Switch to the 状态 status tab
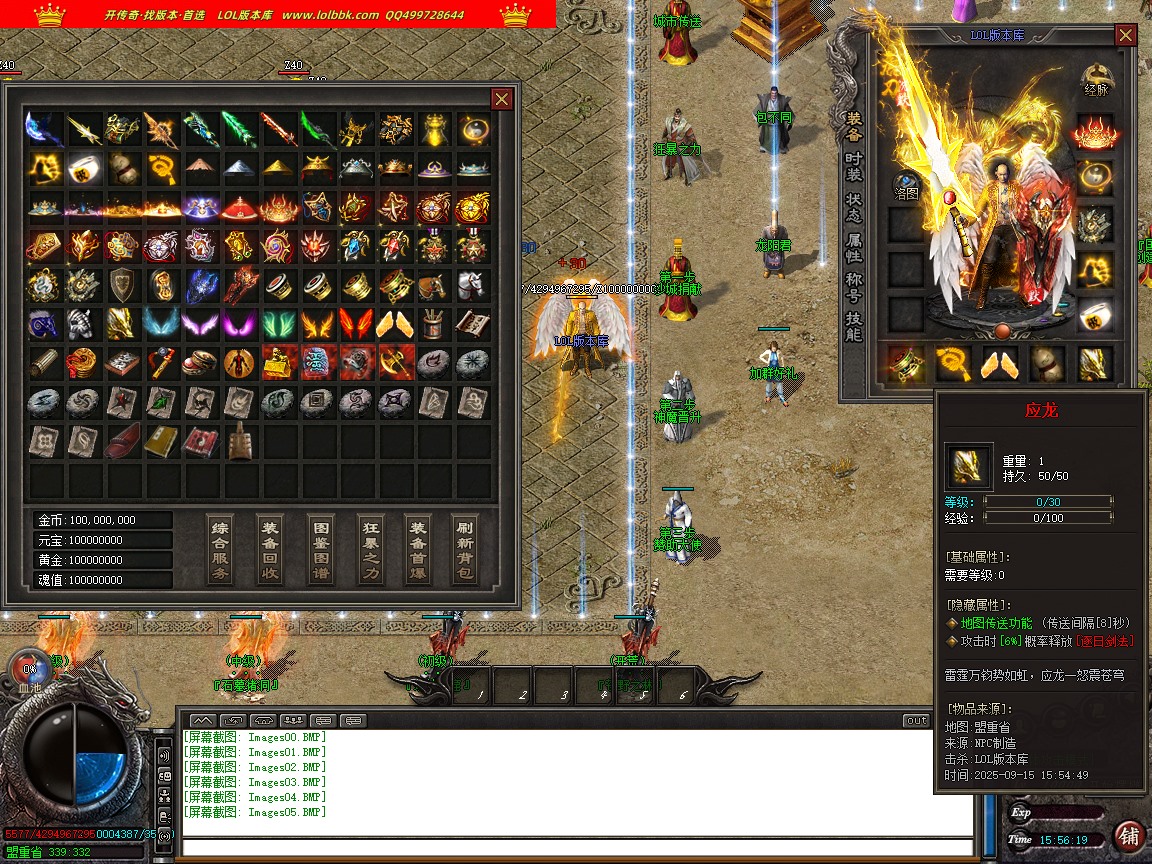This screenshot has height=864, width=1152. tap(853, 208)
